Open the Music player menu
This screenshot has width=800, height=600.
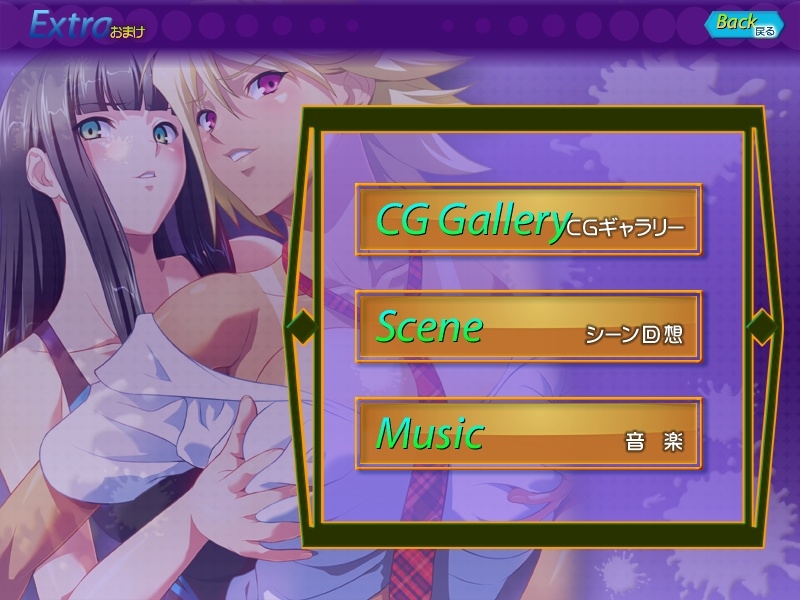point(528,434)
